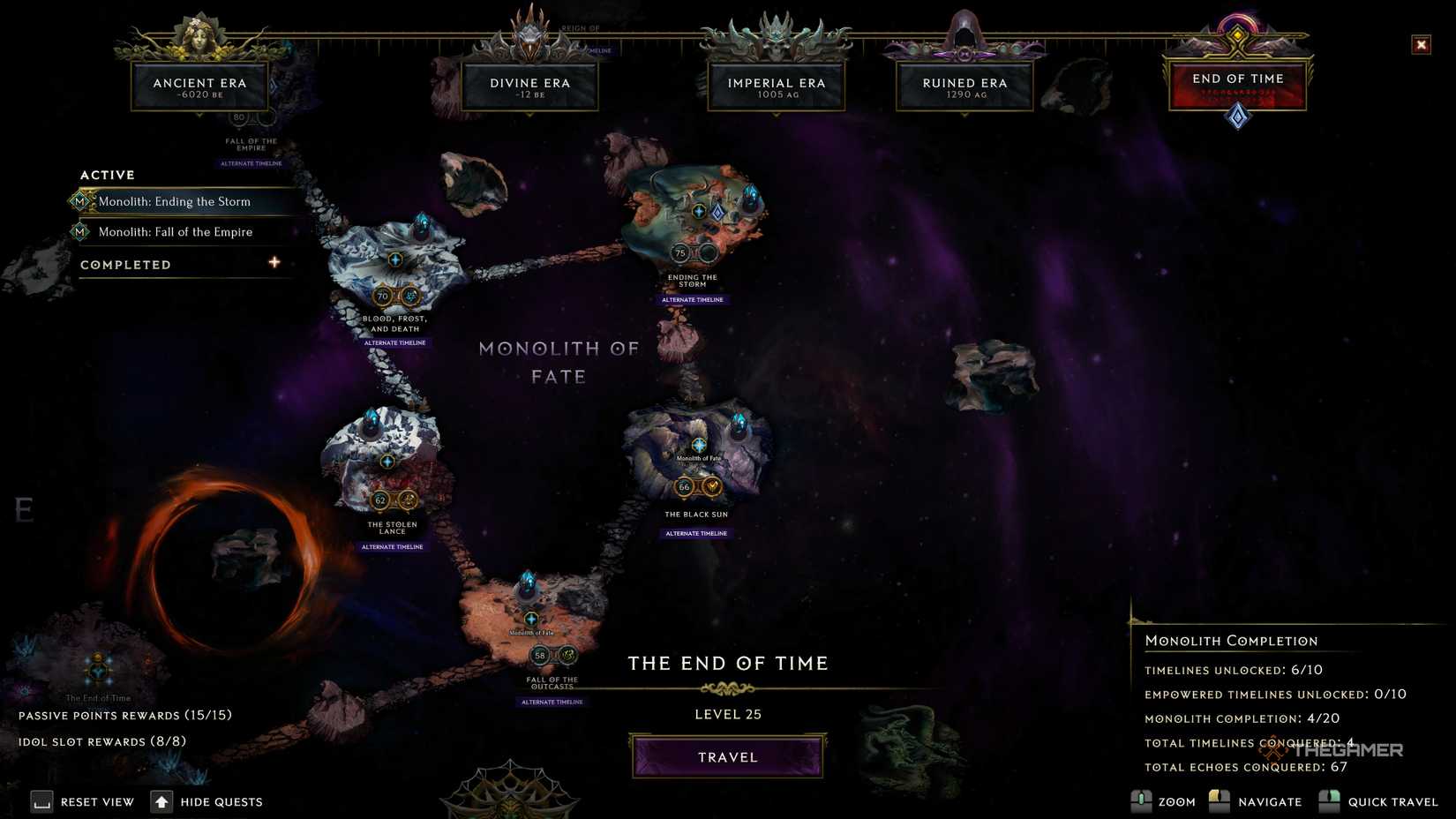Switch to the Ancient Era tab
The width and height of the screenshot is (1456, 819).
(201, 85)
